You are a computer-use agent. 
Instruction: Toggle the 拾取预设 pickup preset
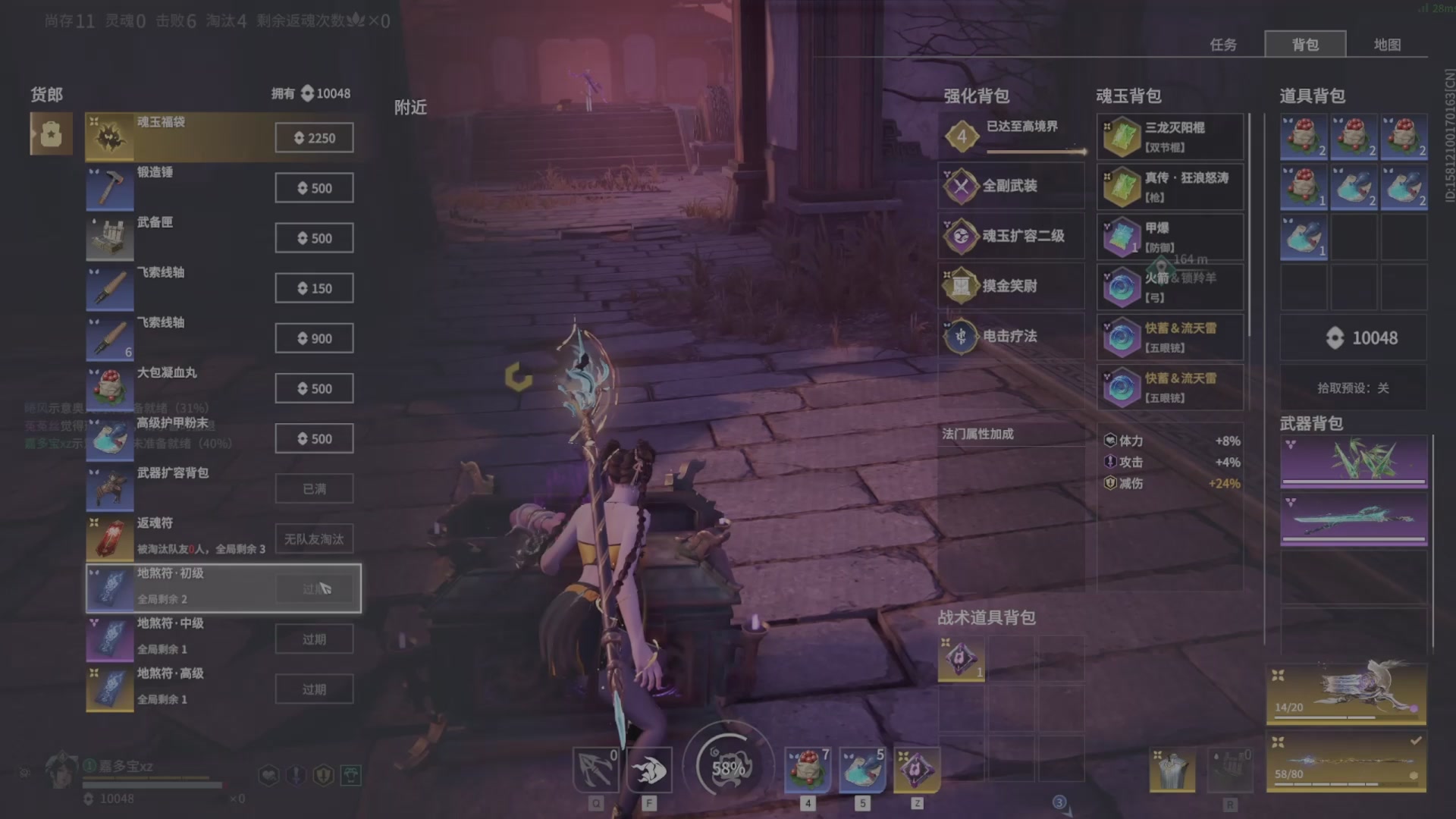pyautogui.click(x=1353, y=388)
